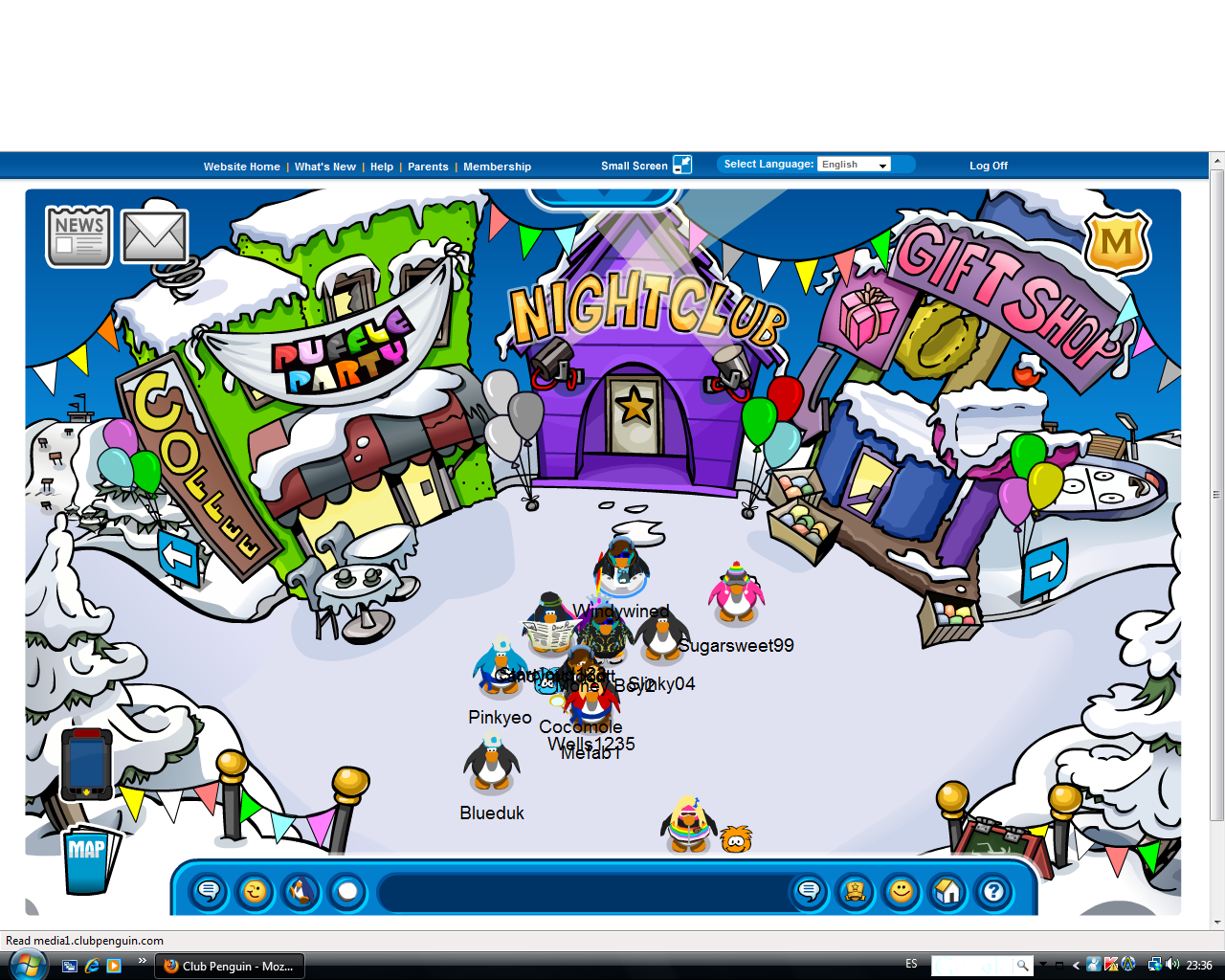This screenshot has height=980, width=1225.
Task: Go home using the igloo icon
Action: tap(947, 891)
